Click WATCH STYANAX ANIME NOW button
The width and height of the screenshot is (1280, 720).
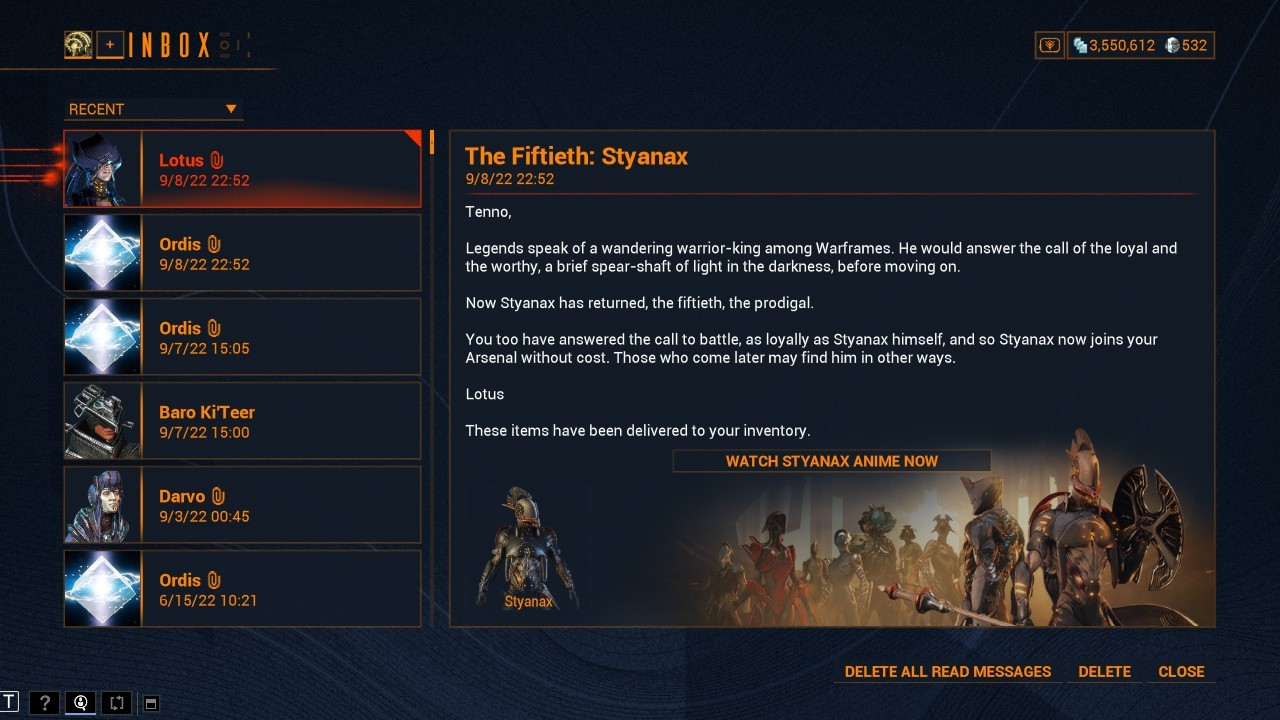(831, 461)
